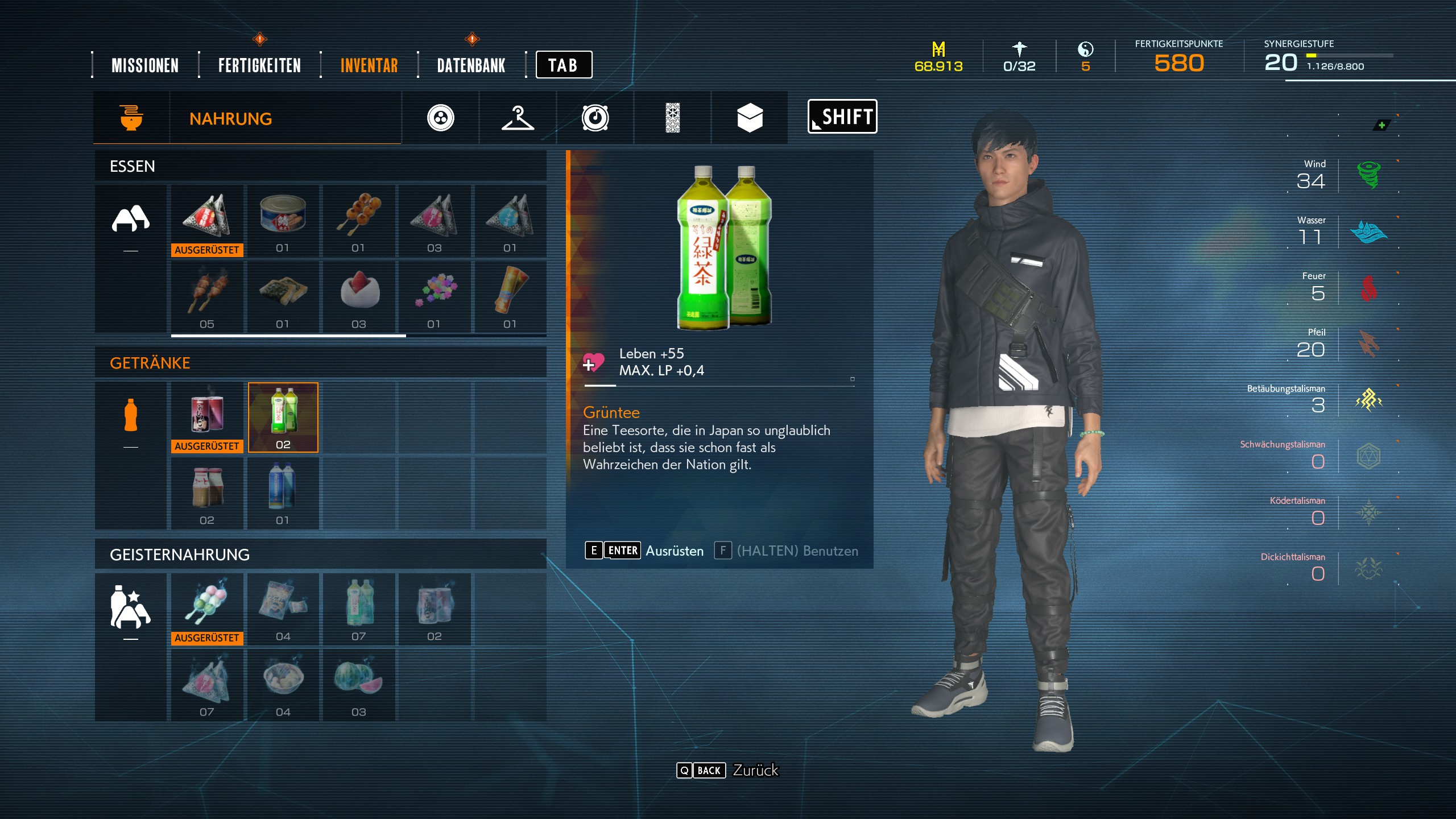Select the strawberry daifuku slot
1456x819 pixels.
[x=358, y=297]
